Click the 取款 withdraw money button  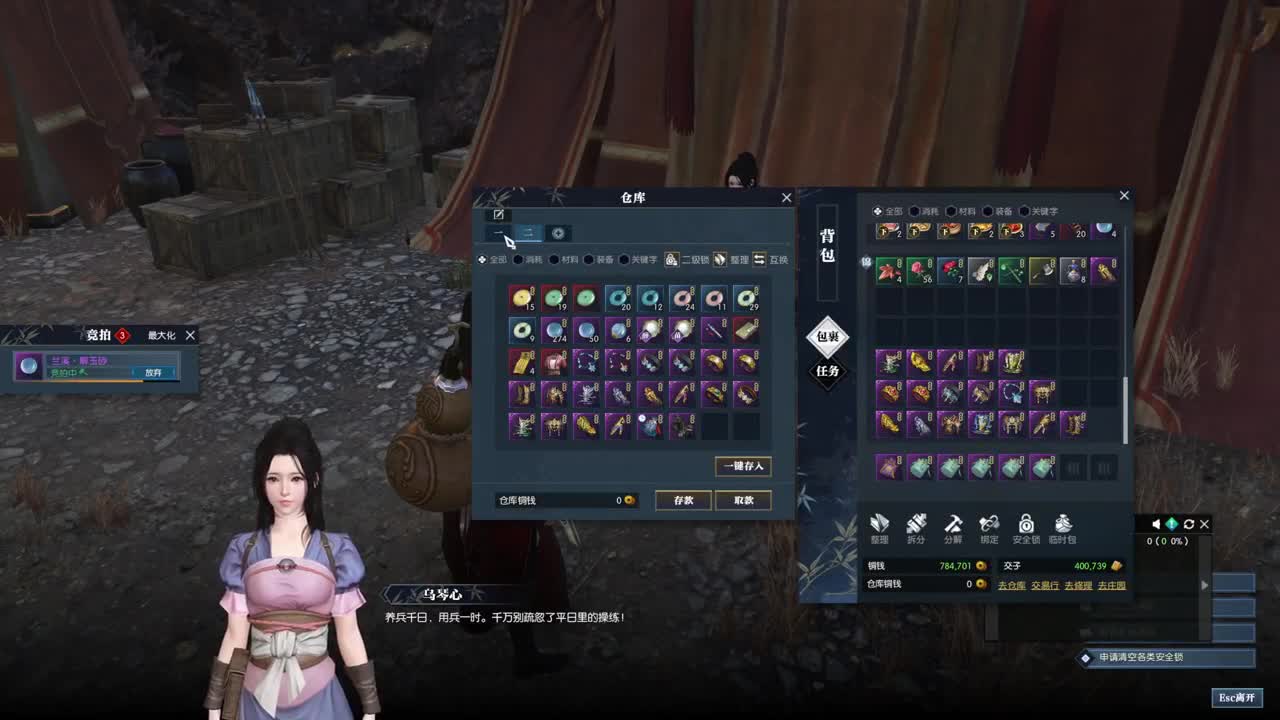tap(743, 500)
